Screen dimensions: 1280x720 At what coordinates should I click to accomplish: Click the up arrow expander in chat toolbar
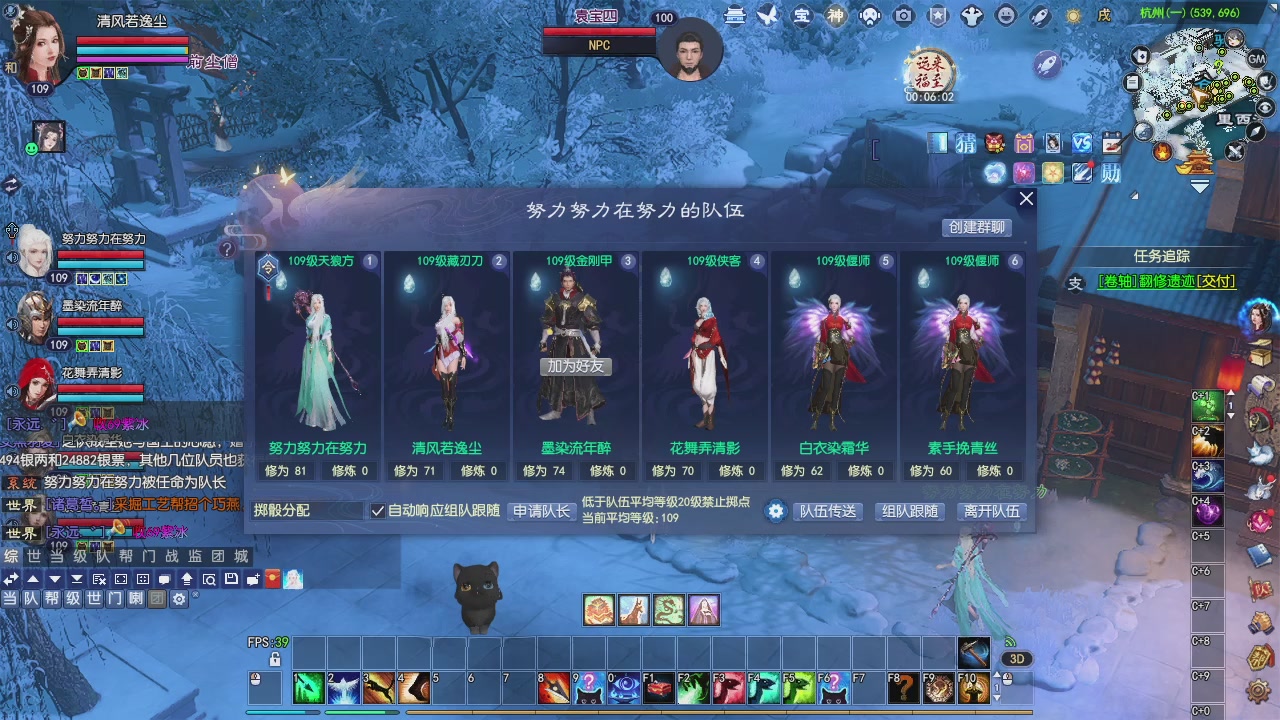tap(33, 578)
